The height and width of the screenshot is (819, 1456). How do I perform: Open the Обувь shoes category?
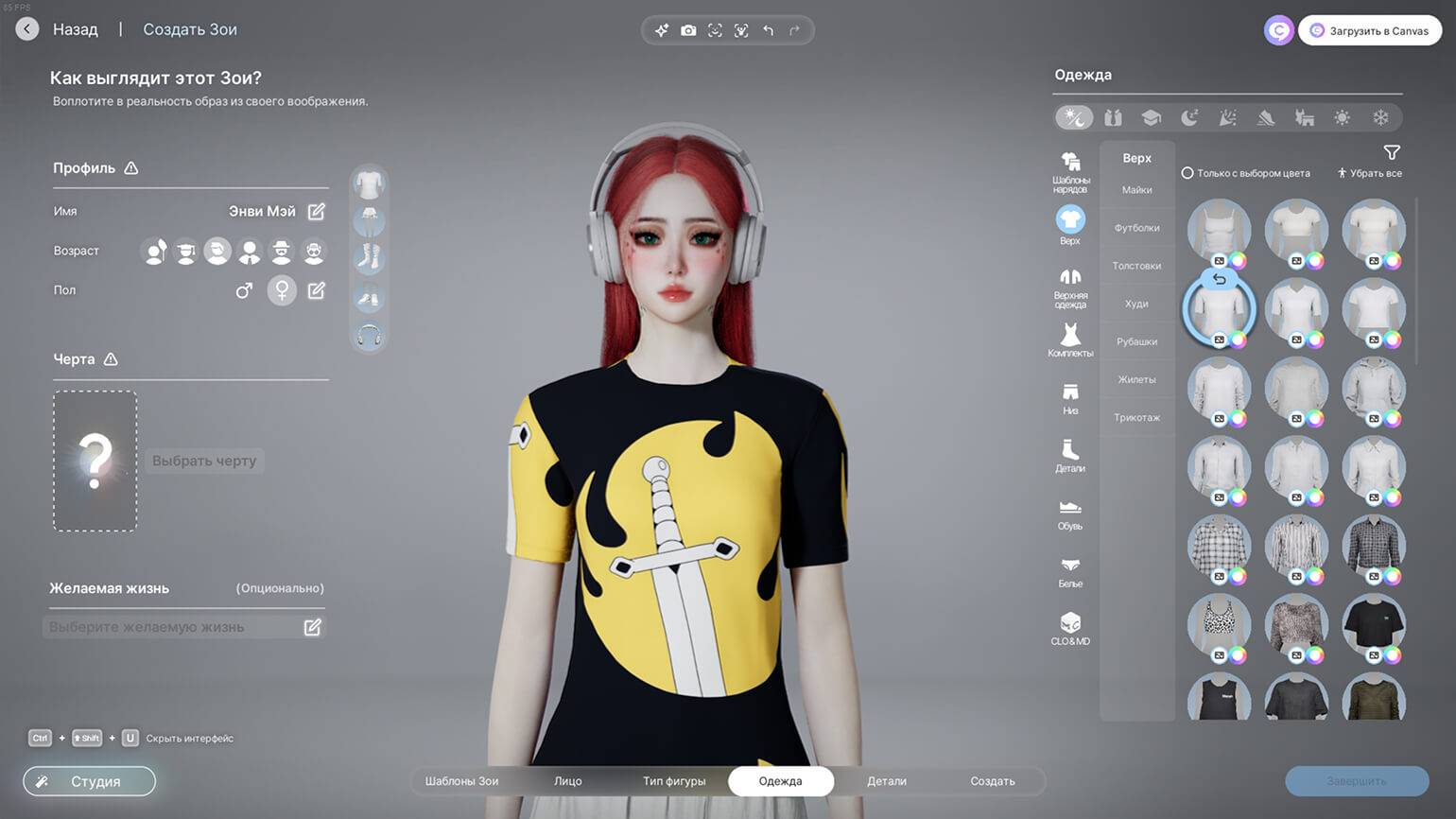[1070, 514]
